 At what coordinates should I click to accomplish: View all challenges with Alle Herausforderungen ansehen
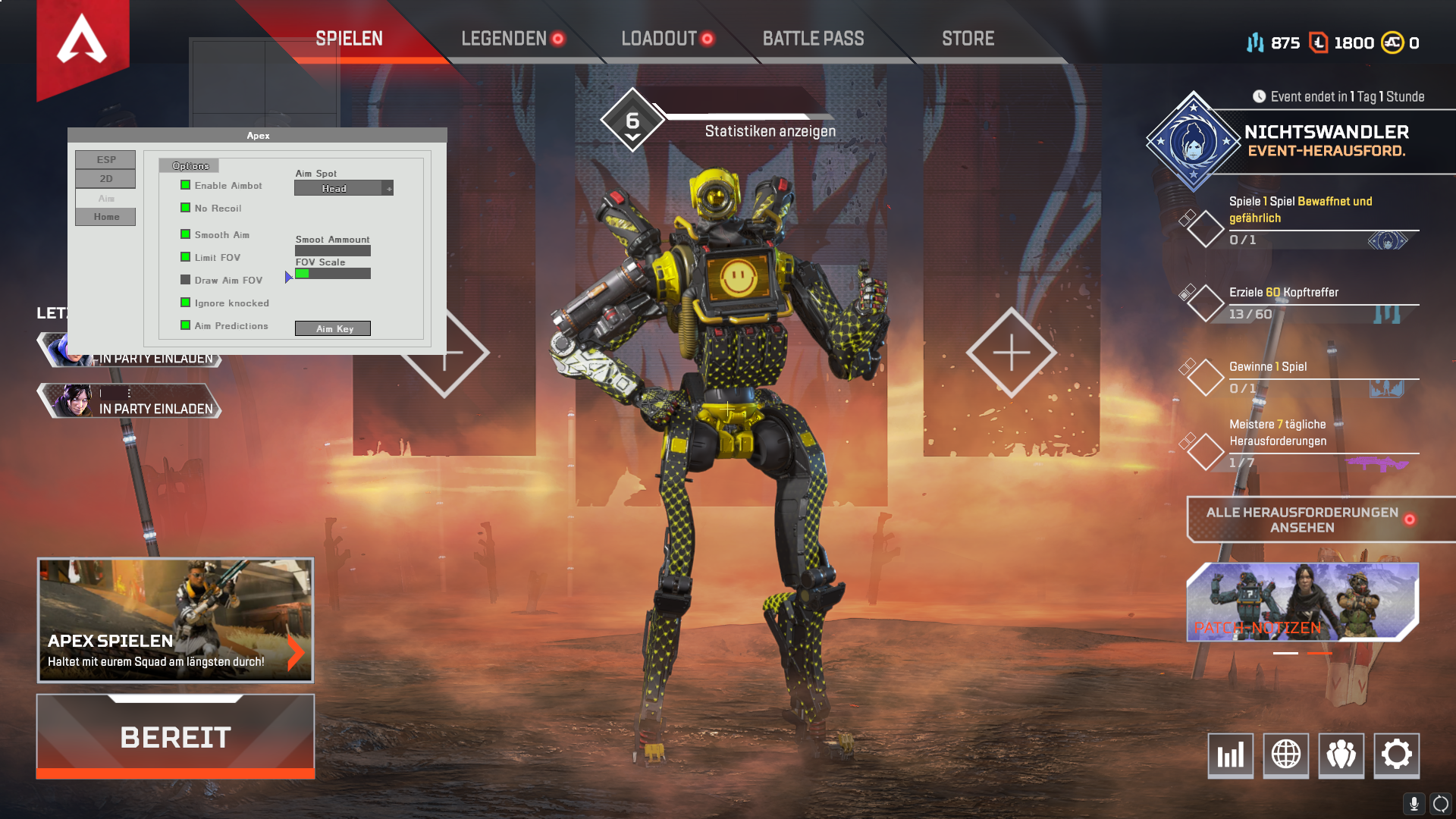coord(1302,520)
